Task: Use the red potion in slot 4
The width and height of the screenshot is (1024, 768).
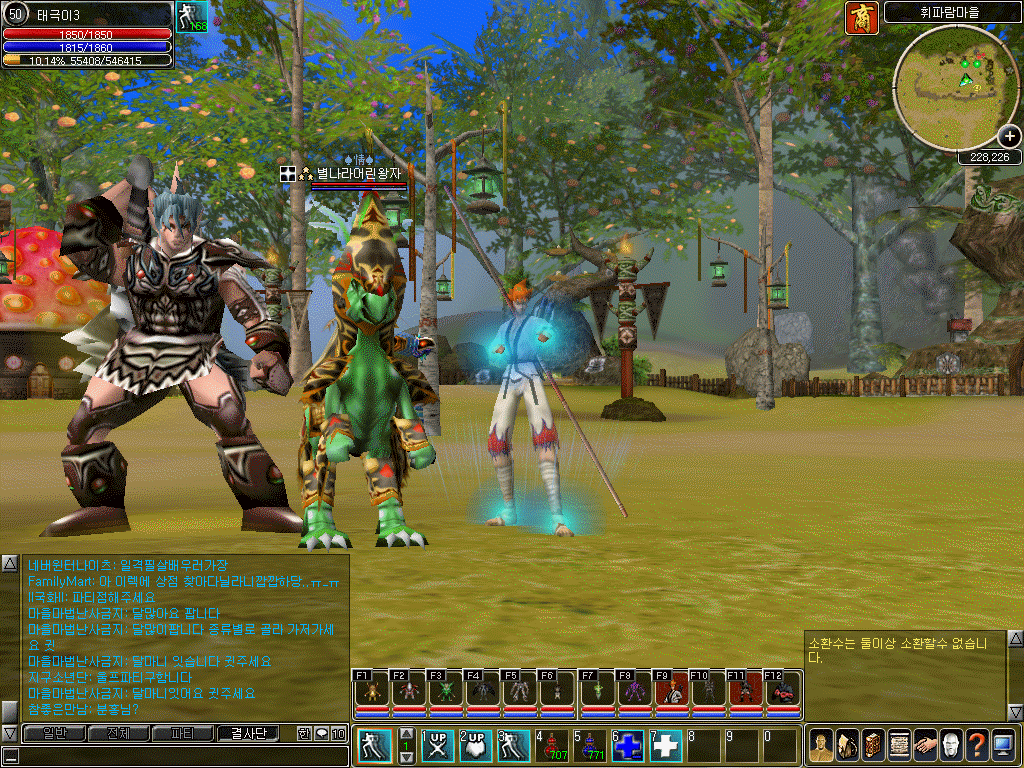Action: pyautogui.click(x=551, y=745)
